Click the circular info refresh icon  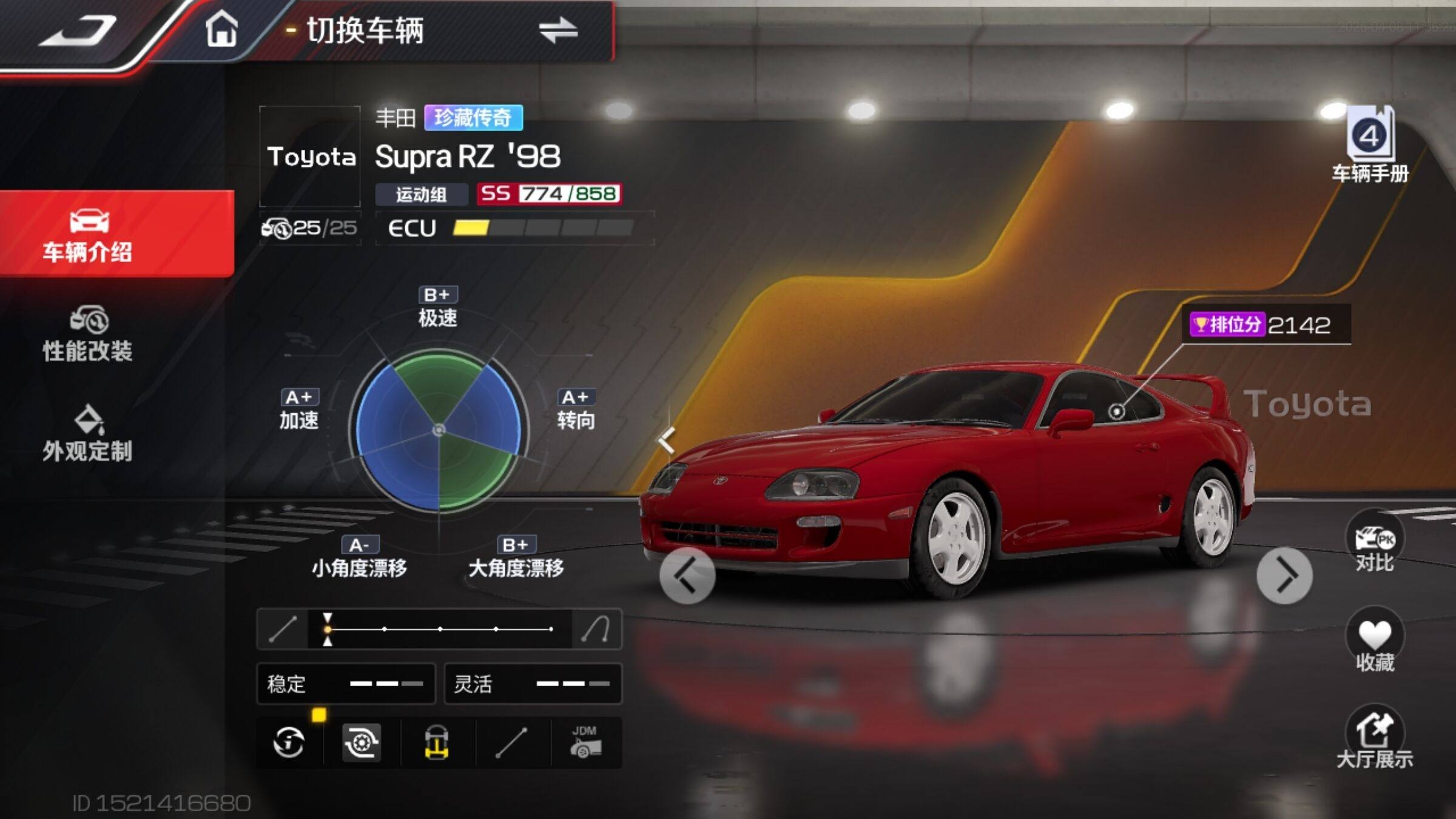pos(289,742)
